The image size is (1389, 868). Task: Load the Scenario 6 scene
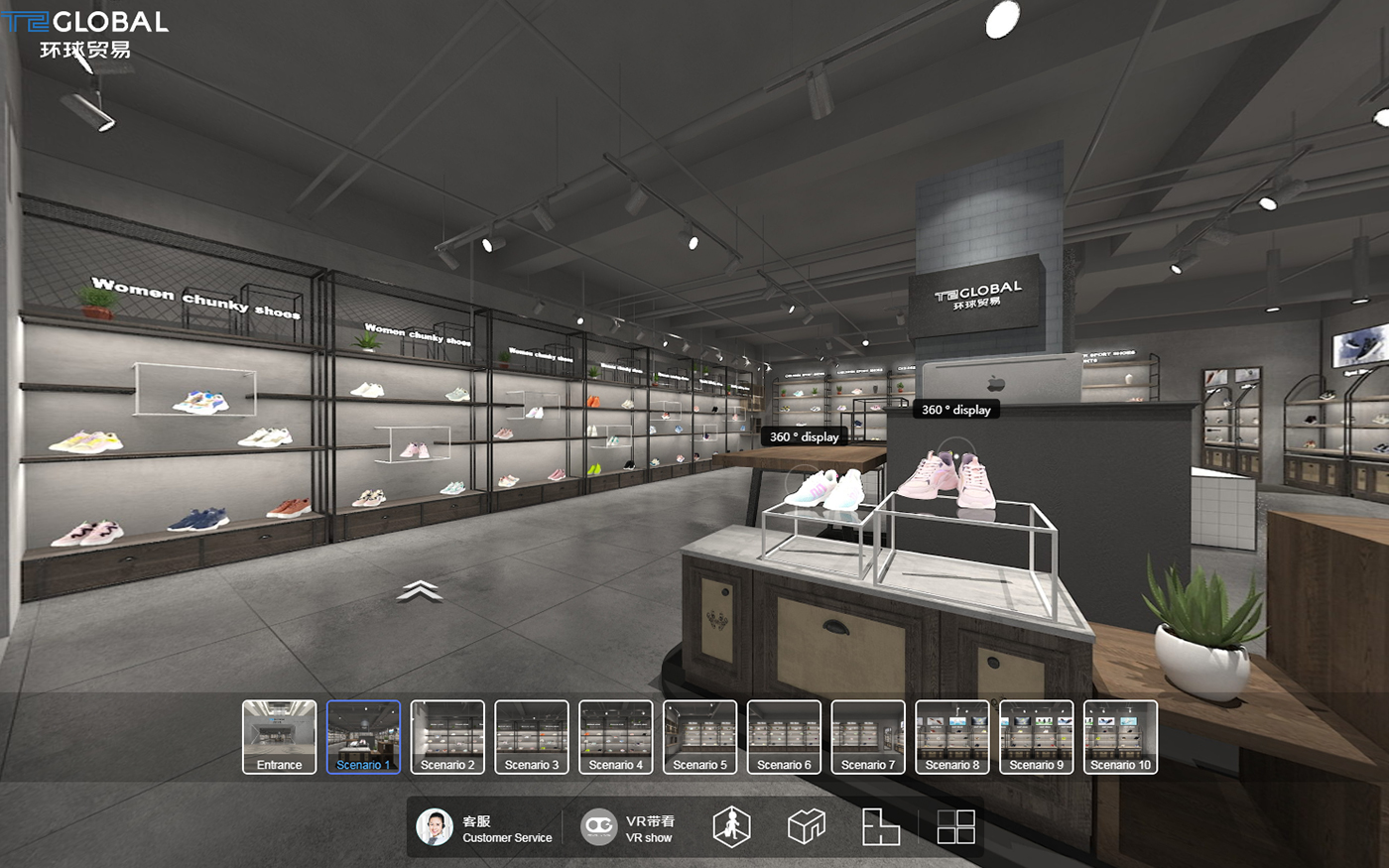(784, 736)
